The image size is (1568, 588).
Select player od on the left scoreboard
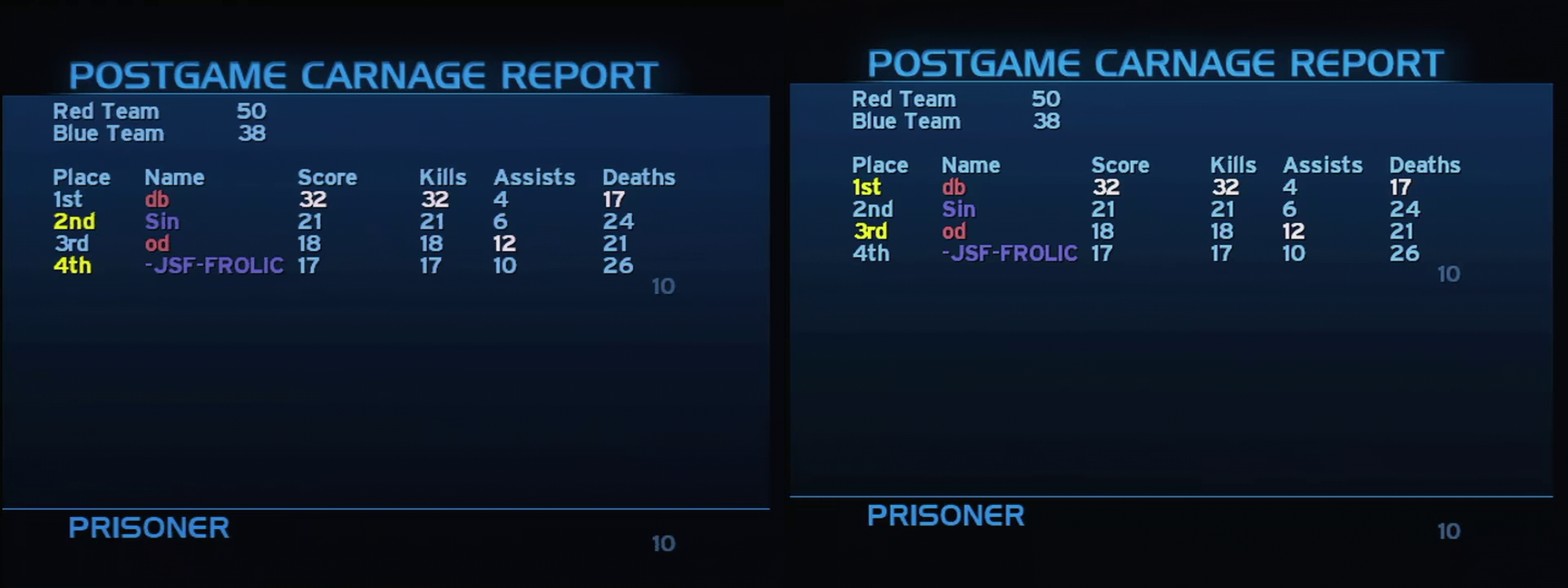pos(158,243)
